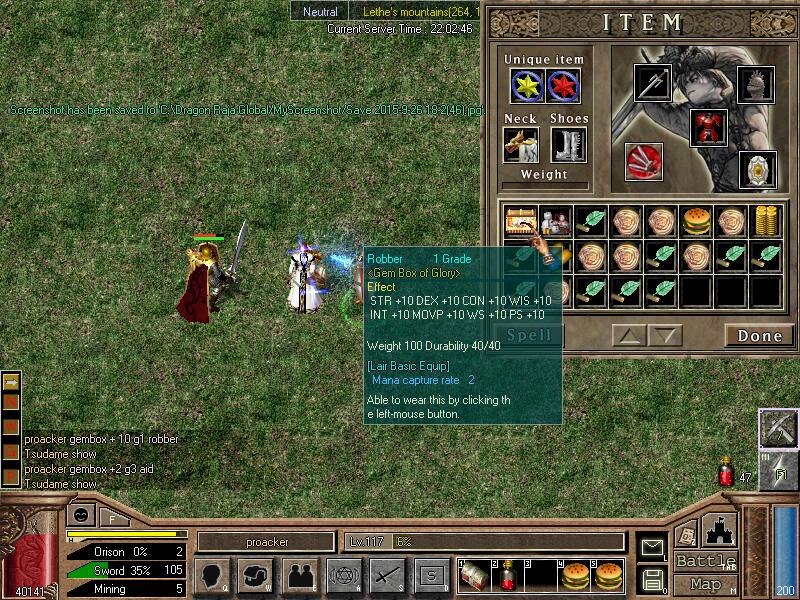Open the mail envelope icon

click(652, 547)
